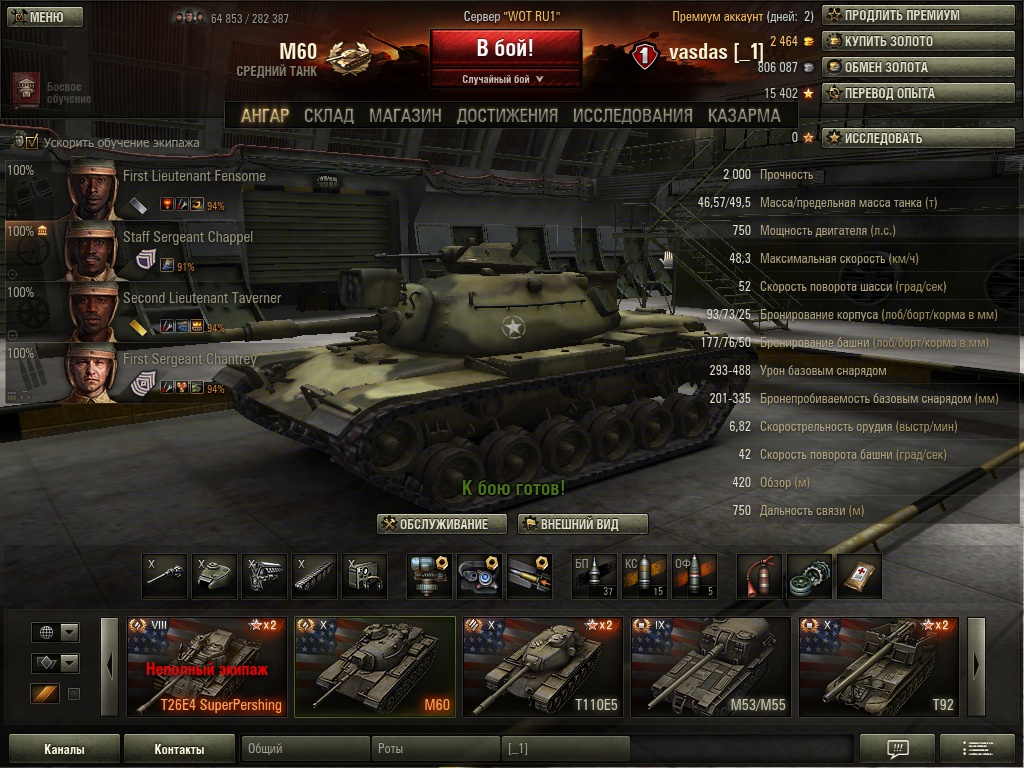
Task: Open the Случайный бой battle type dropdown
Action: click(503, 79)
